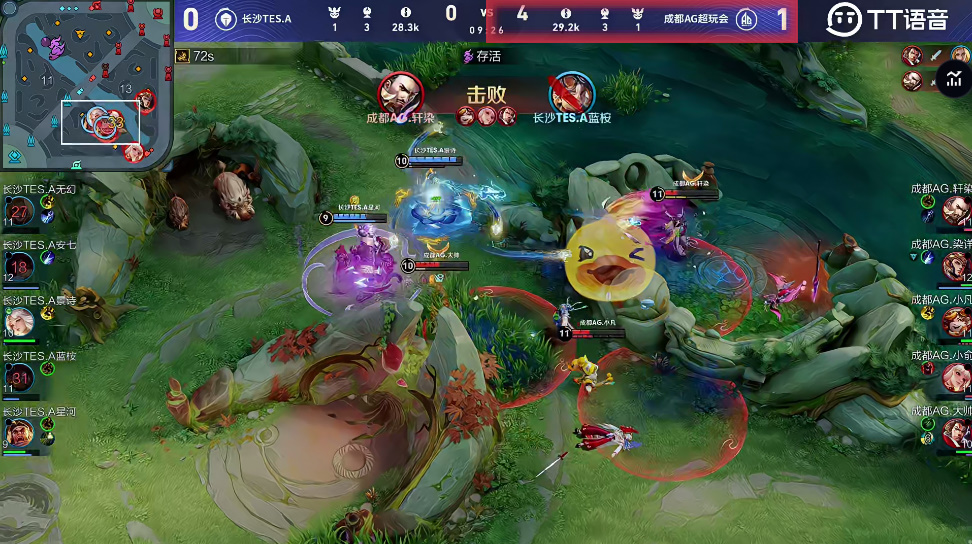This screenshot has height=544, width=972.
Task: Click the 长沙TES.A team name in scoreboard
Action: 266,19
